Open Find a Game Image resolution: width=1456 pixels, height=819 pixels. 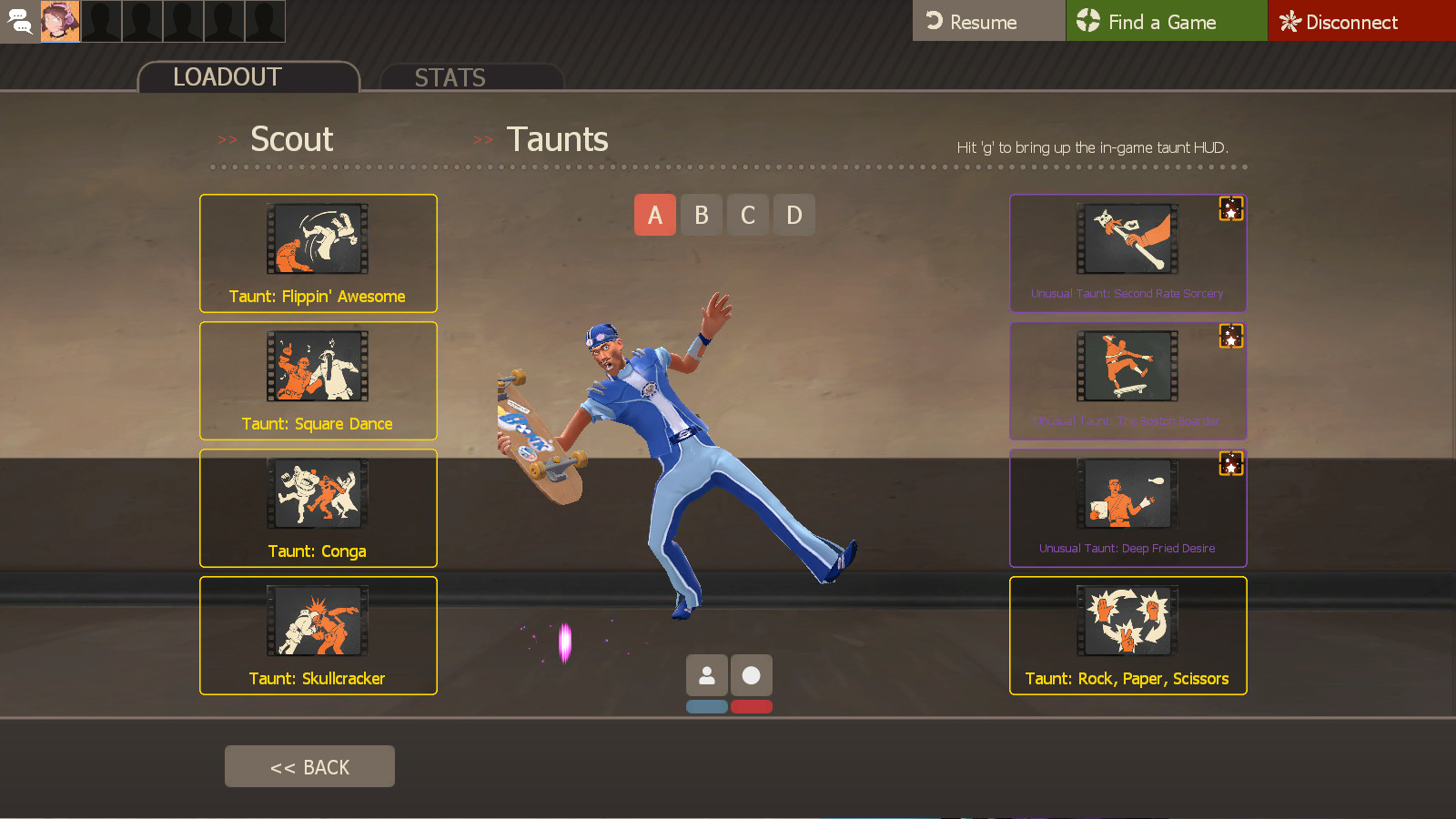(x=1166, y=20)
